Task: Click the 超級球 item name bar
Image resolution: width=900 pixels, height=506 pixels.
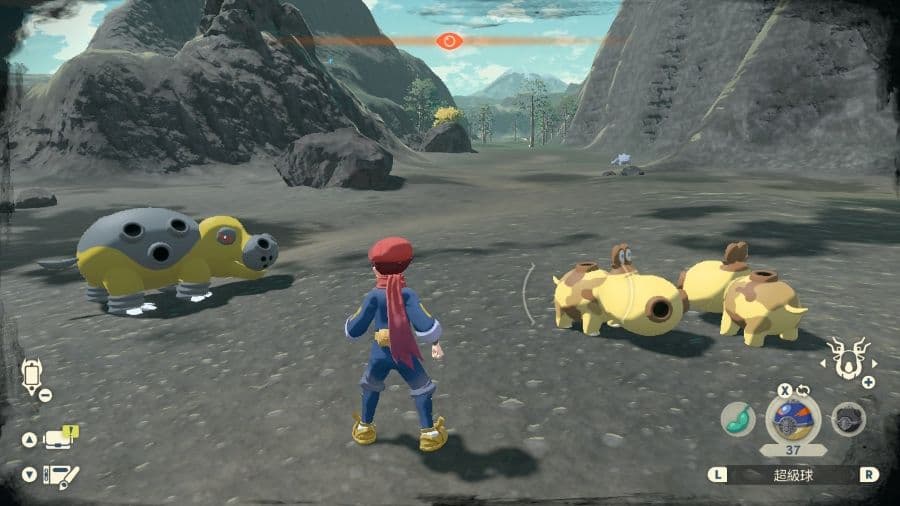Action: tap(793, 475)
